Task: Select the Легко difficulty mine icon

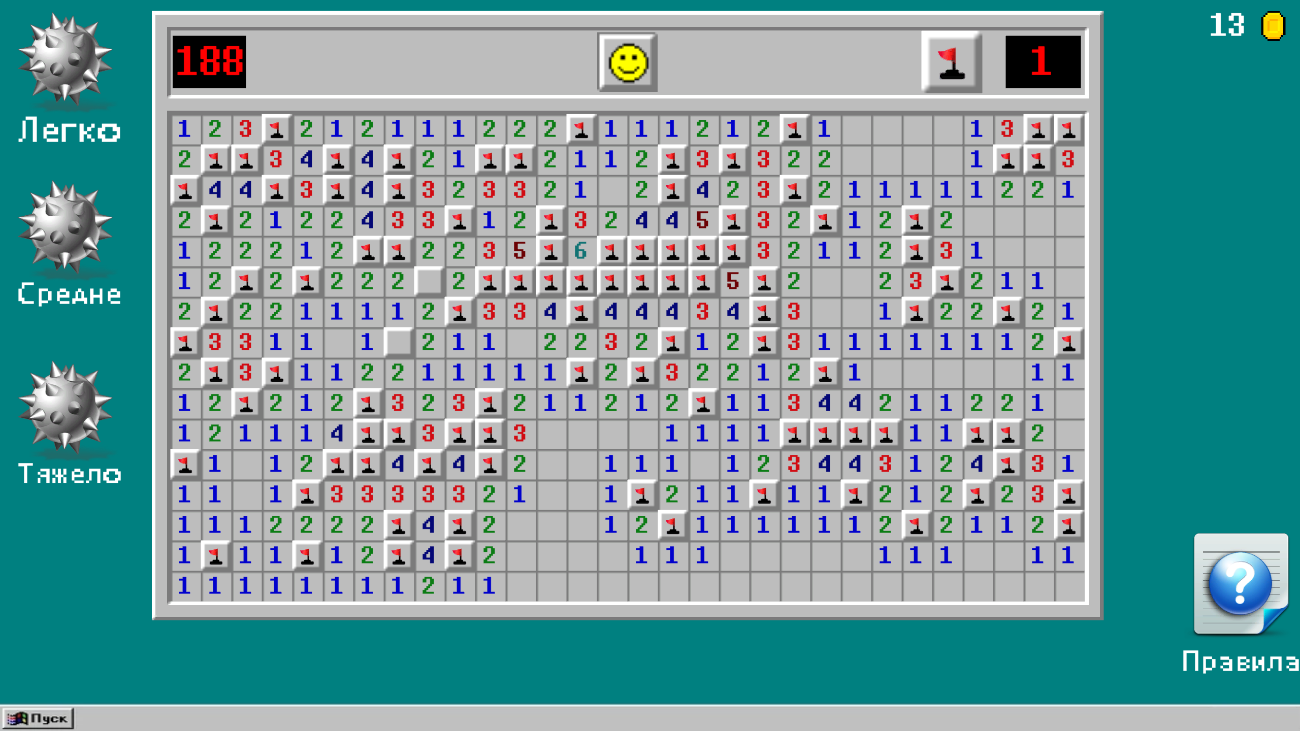Action: pyautogui.click(x=65, y=60)
